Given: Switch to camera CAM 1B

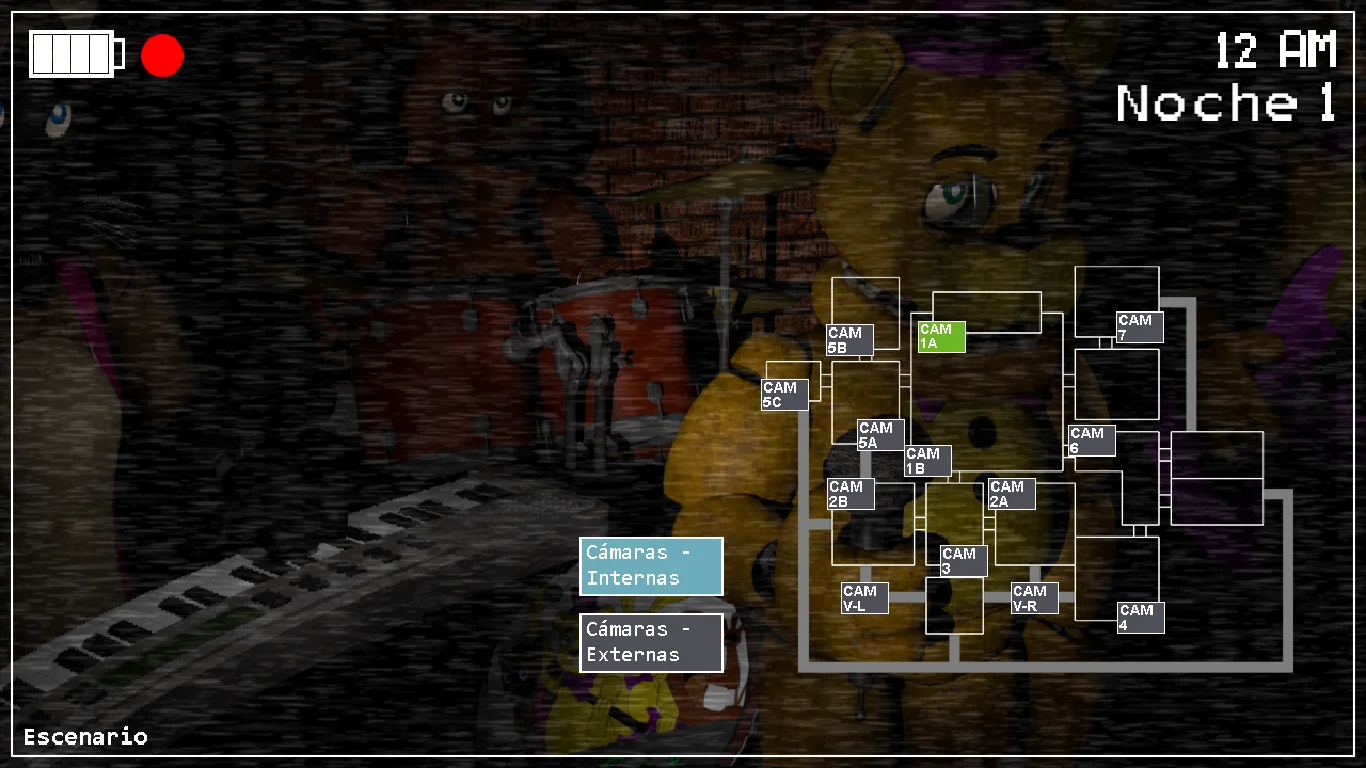Looking at the screenshot, I should click(928, 461).
